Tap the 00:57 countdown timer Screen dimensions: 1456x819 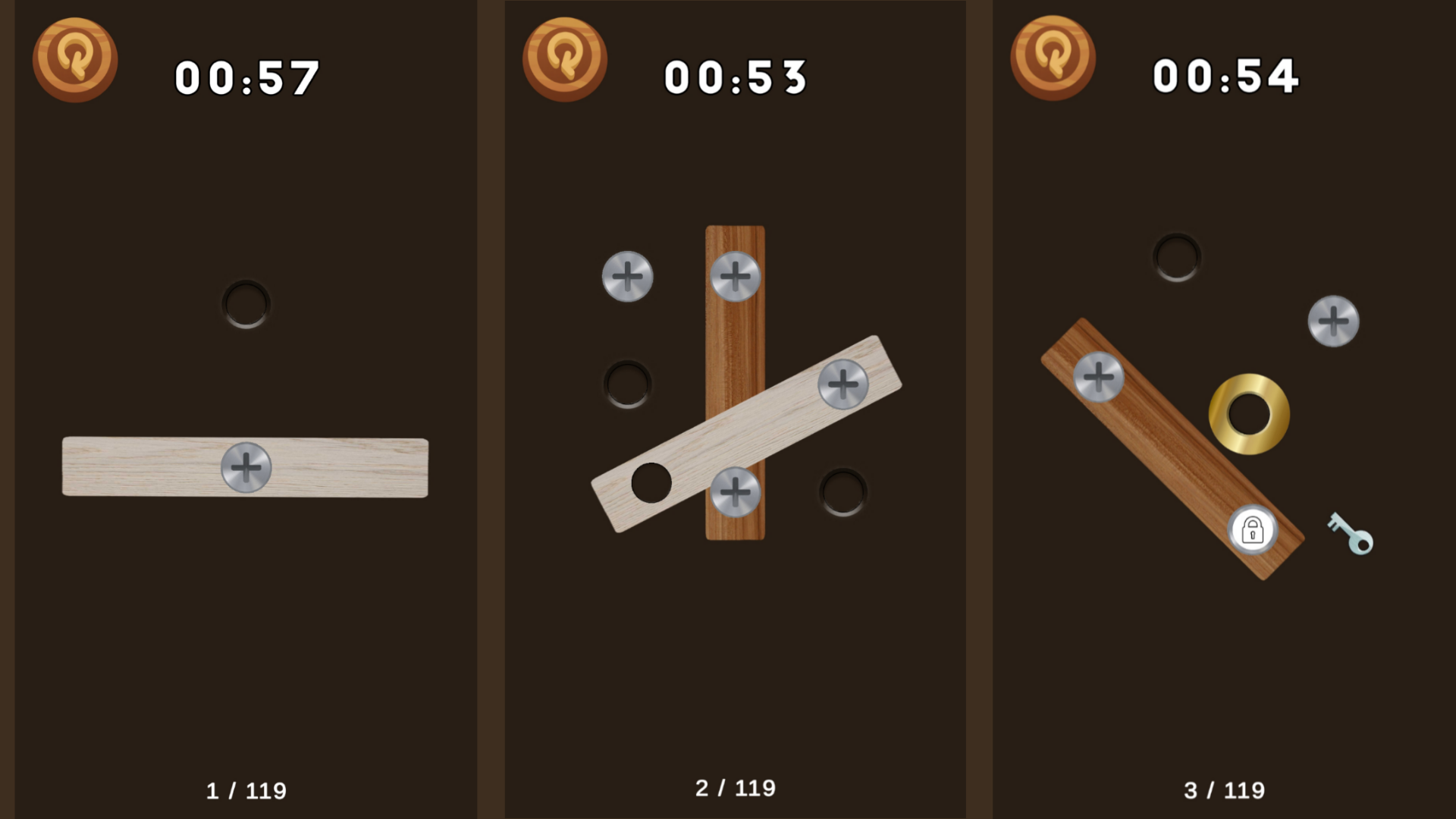click(x=246, y=75)
